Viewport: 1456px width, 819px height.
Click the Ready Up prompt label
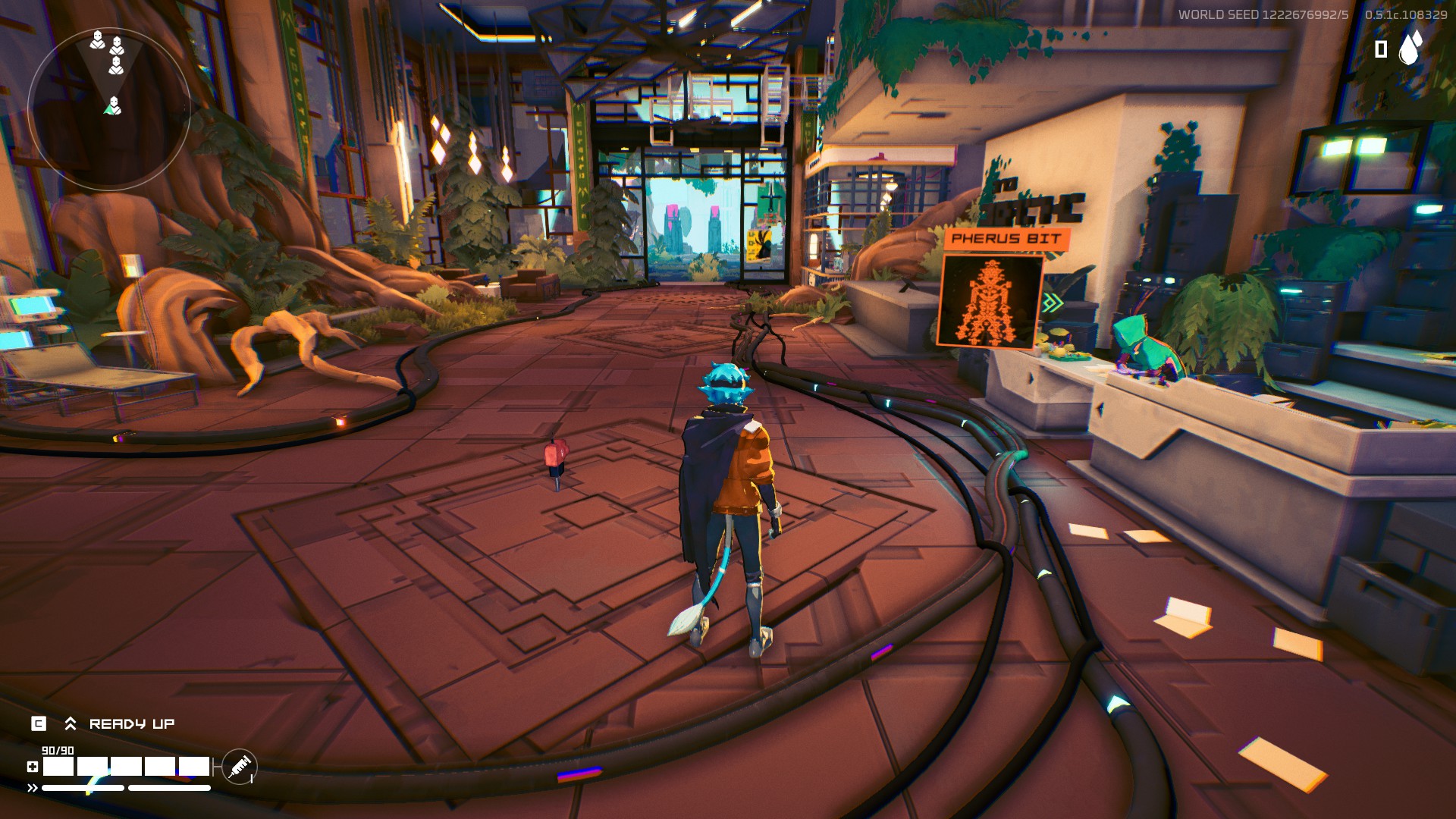pyautogui.click(x=131, y=724)
